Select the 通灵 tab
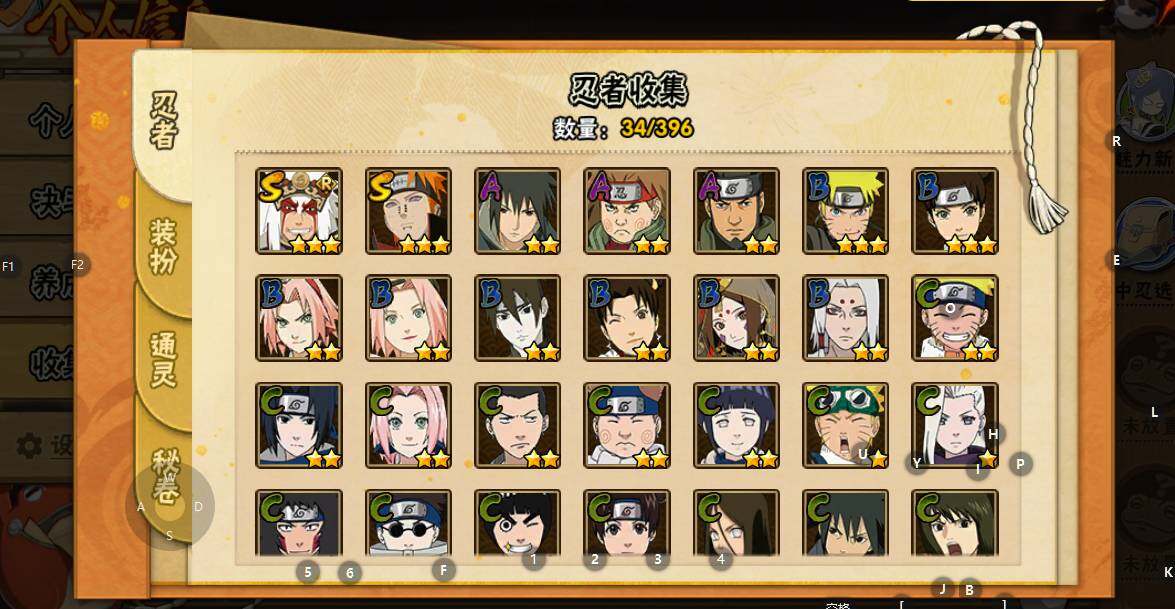1175x609 pixels. tap(163, 360)
